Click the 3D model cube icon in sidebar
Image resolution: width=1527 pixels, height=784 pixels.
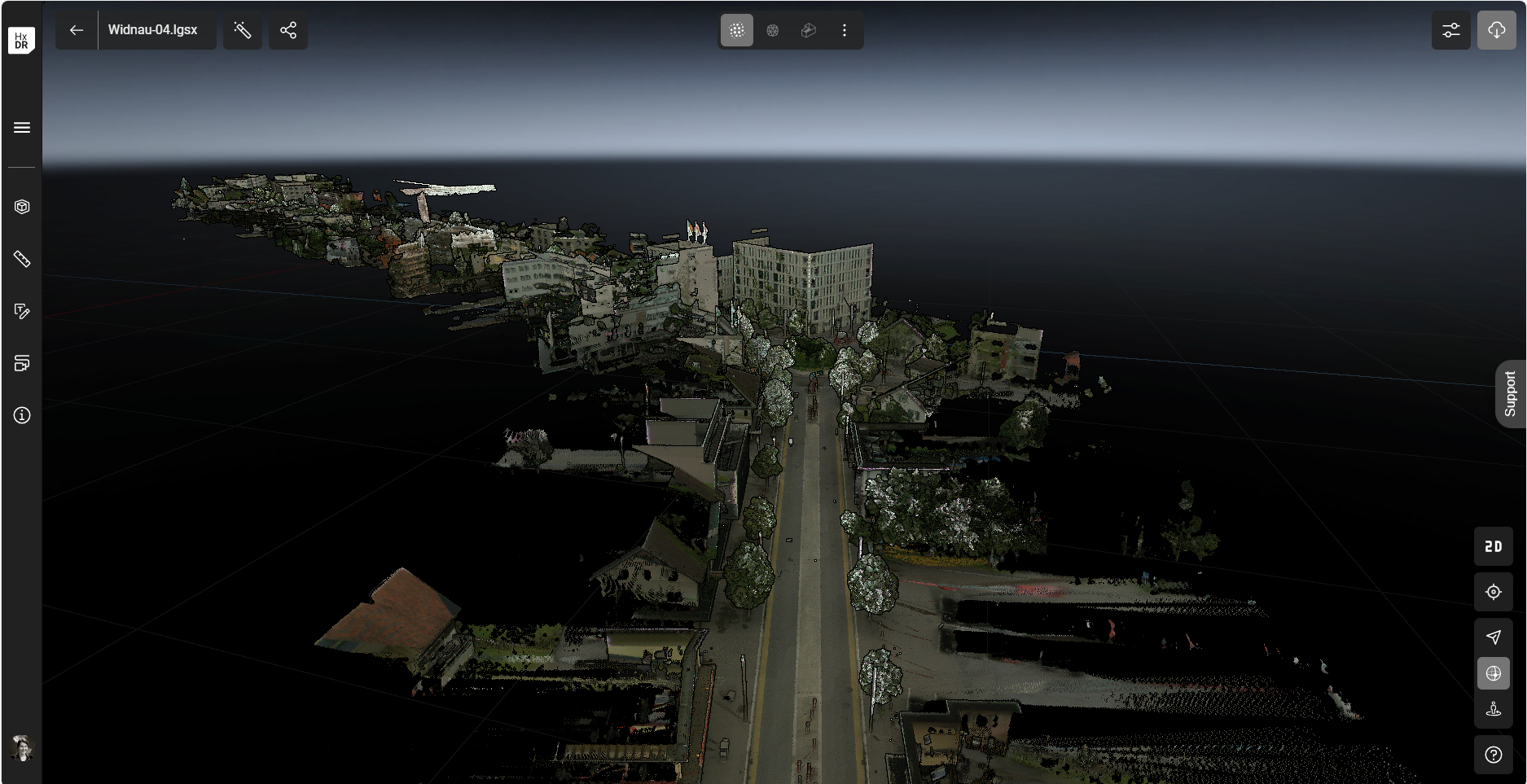[21, 206]
